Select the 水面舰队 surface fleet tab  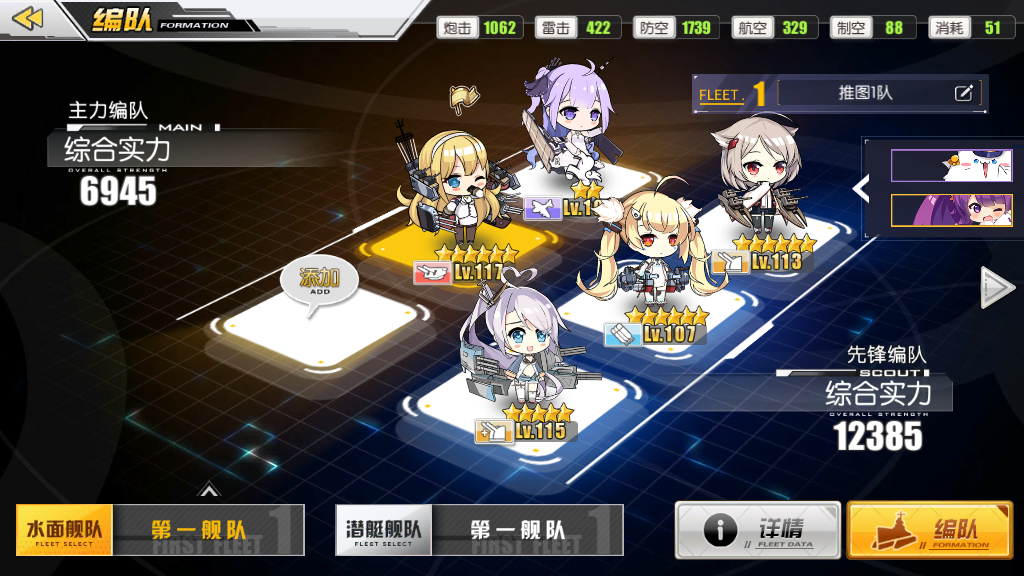64,529
